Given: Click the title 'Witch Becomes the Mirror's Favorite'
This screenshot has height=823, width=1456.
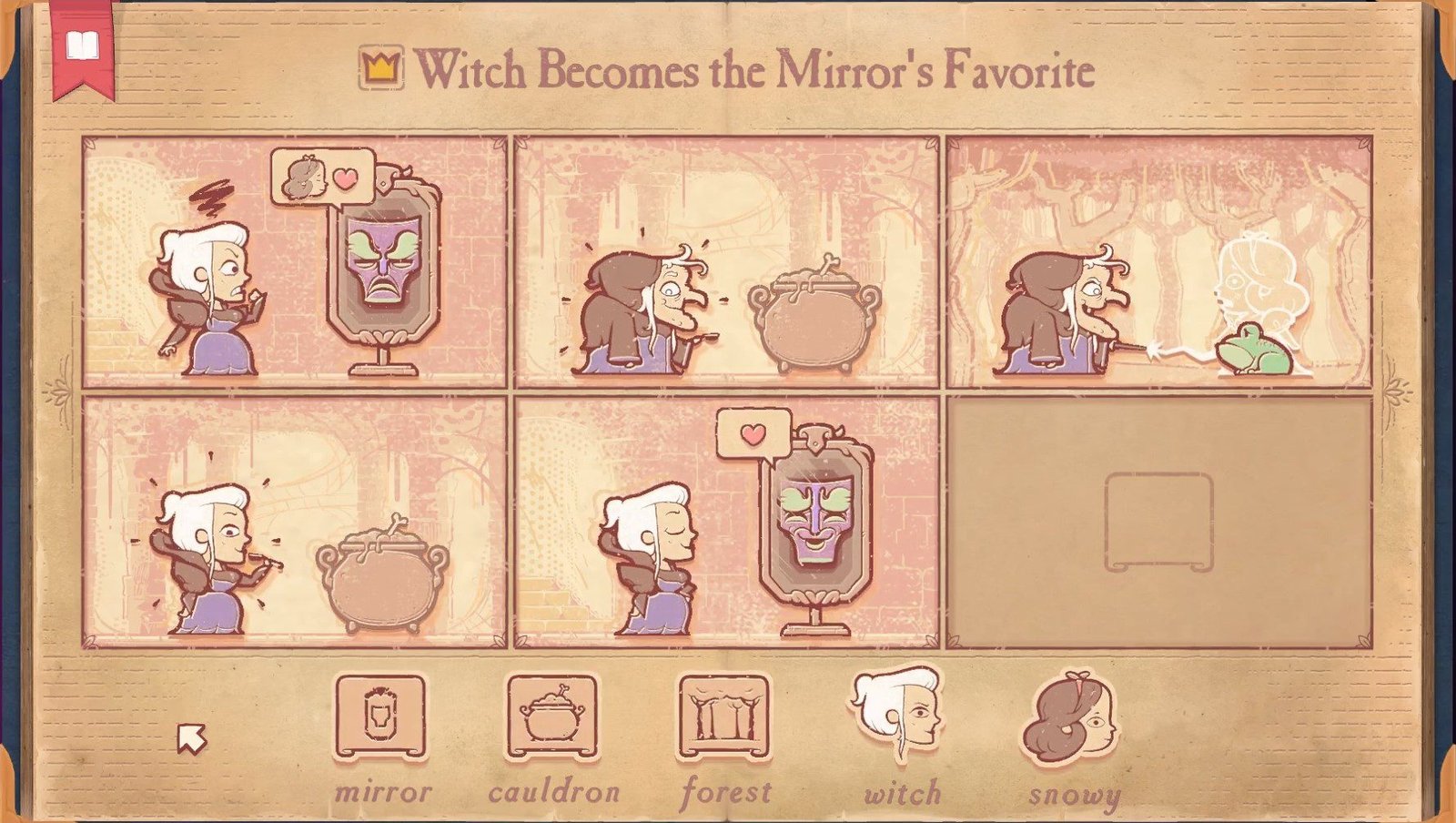Looking at the screenshot, I should coord(755,66).
